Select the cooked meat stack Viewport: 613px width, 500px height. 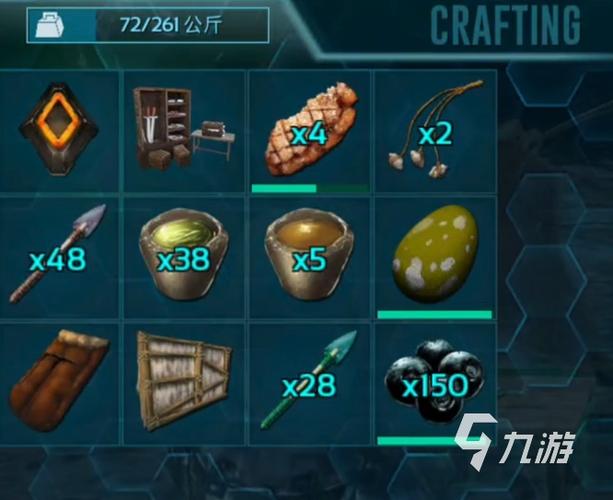point(309,132)
